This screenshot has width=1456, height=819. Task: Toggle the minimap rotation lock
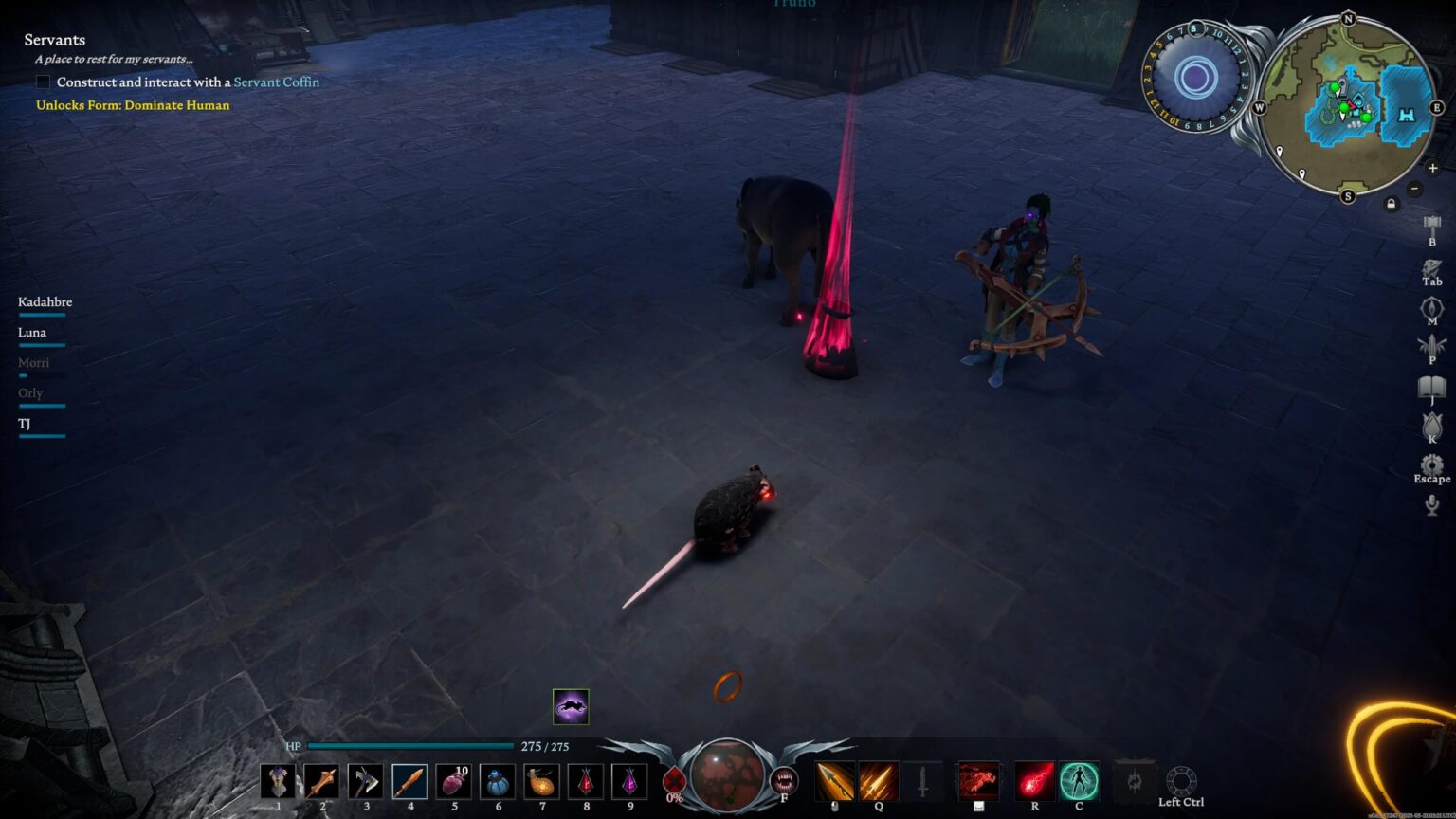(x=1391, y=203)
